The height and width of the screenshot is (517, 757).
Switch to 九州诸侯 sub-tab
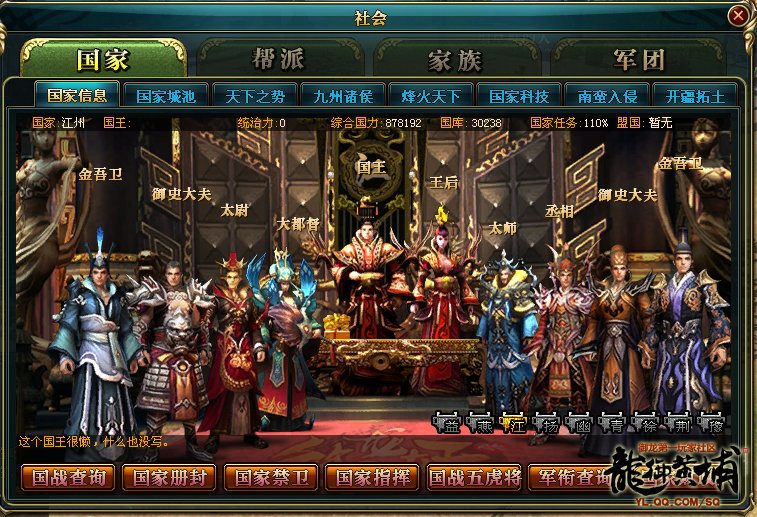(x=342, y=96)
